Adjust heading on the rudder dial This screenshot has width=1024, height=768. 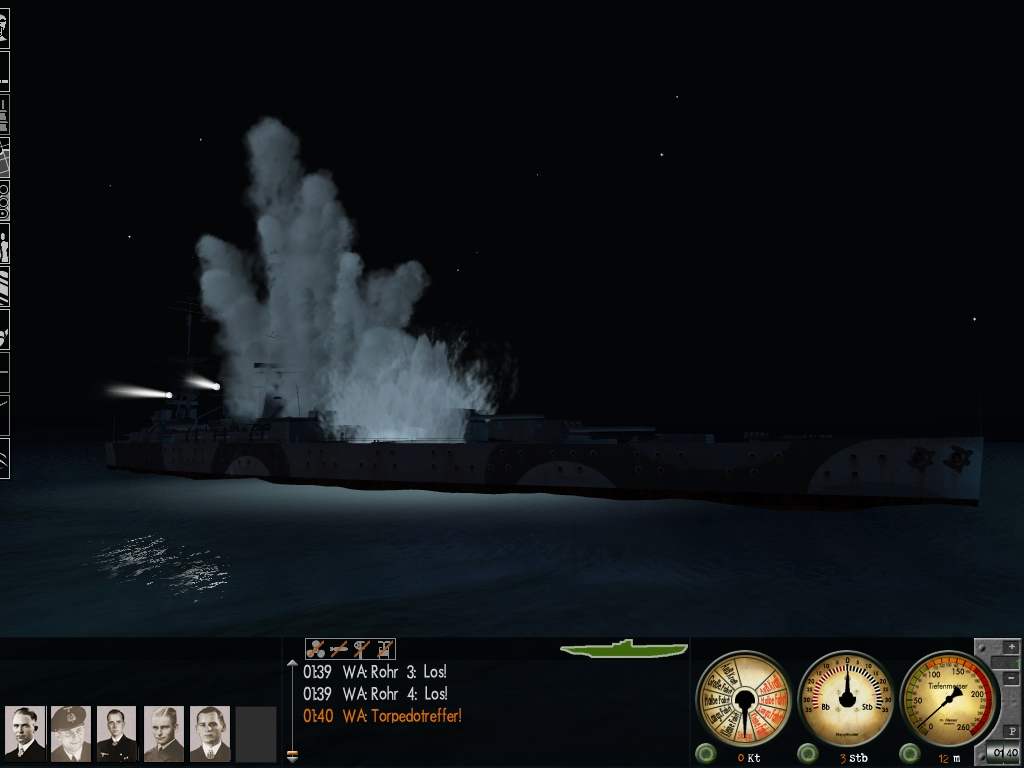click(847, 697)
